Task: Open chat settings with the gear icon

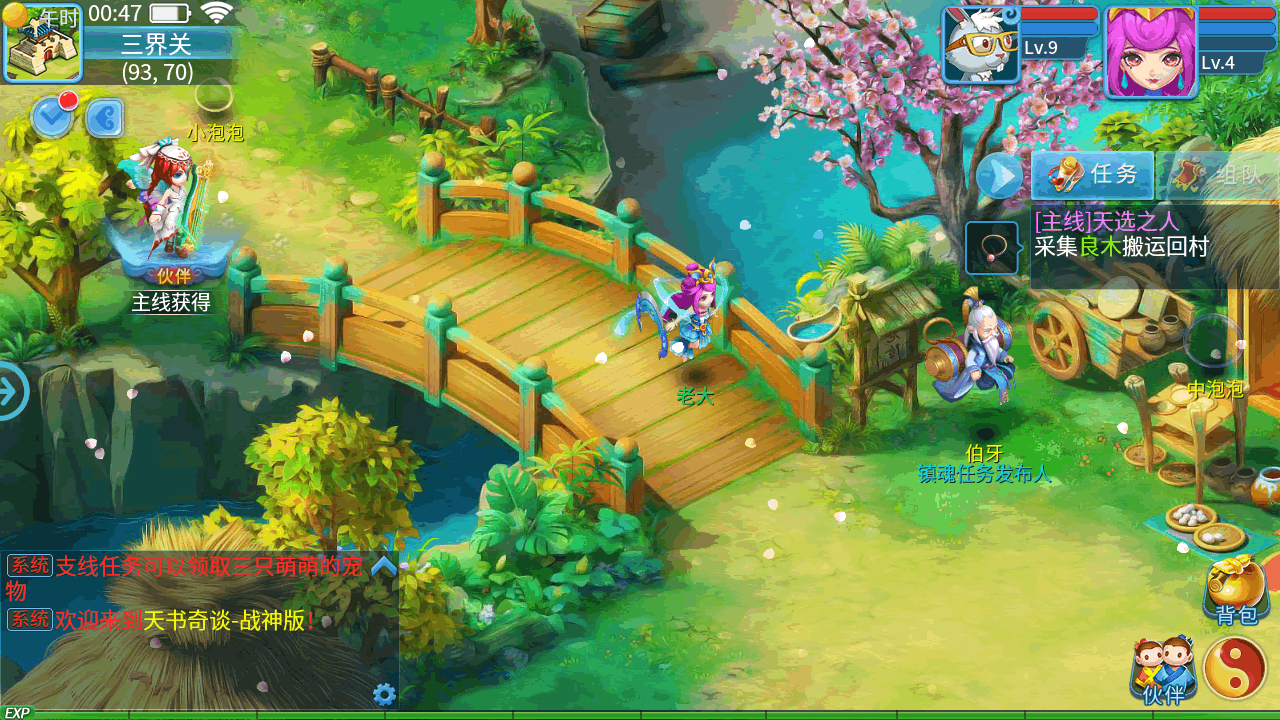Action: pos(384,694)
